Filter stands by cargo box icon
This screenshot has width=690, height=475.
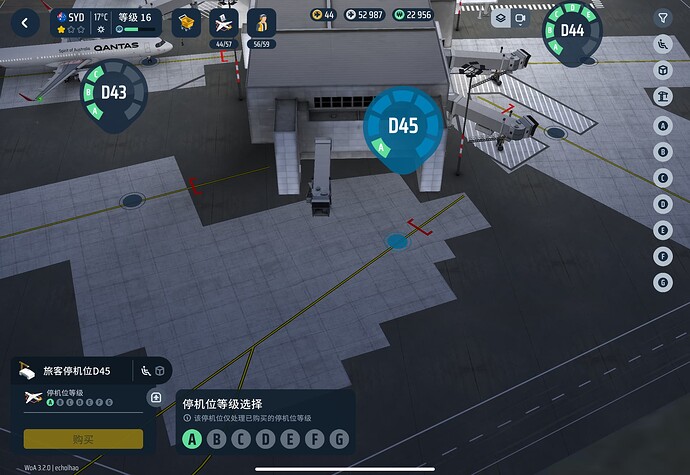point(662,70)
